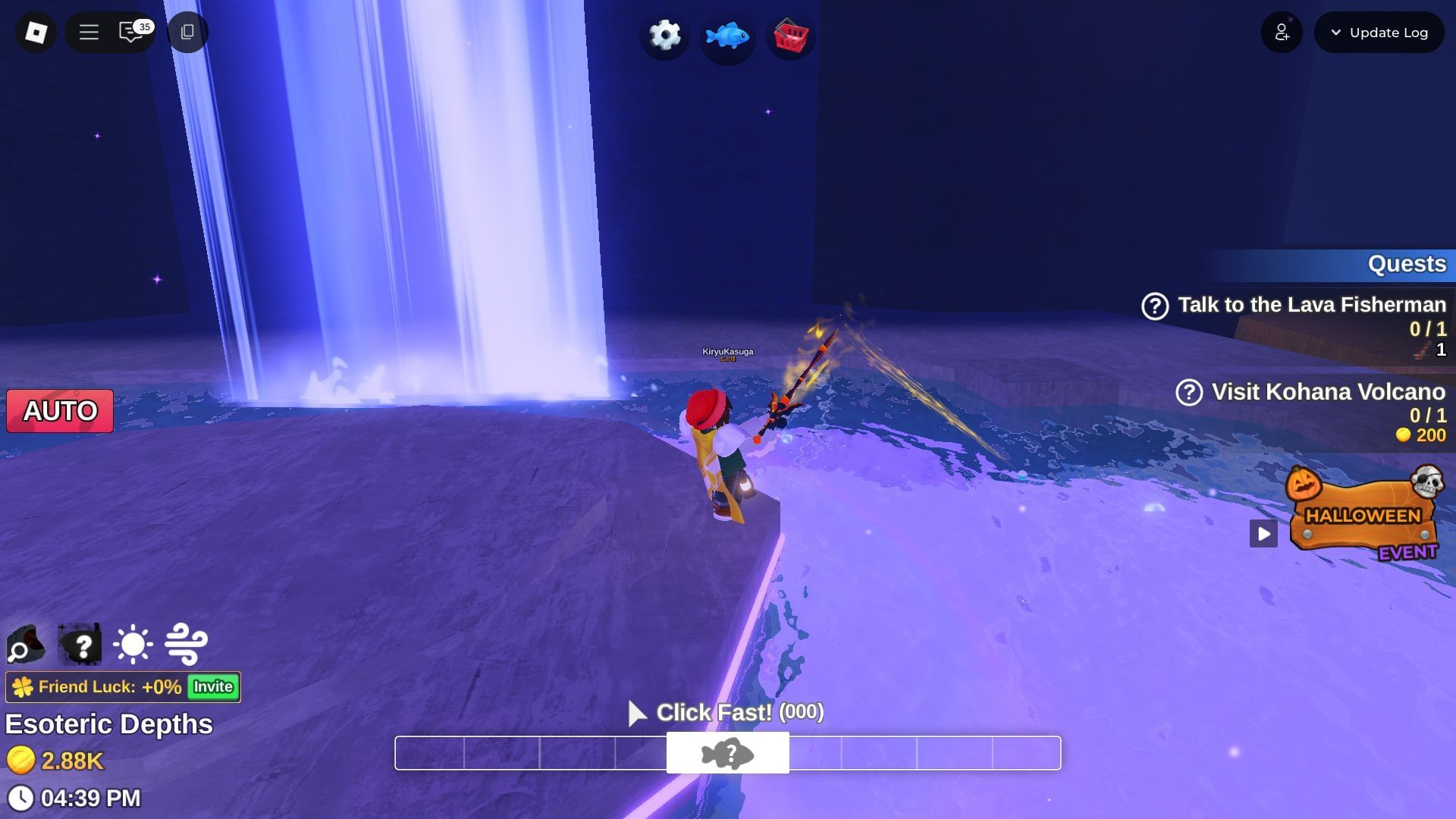Expand the Halloween Event panel with play arrow

(1263, 534)
